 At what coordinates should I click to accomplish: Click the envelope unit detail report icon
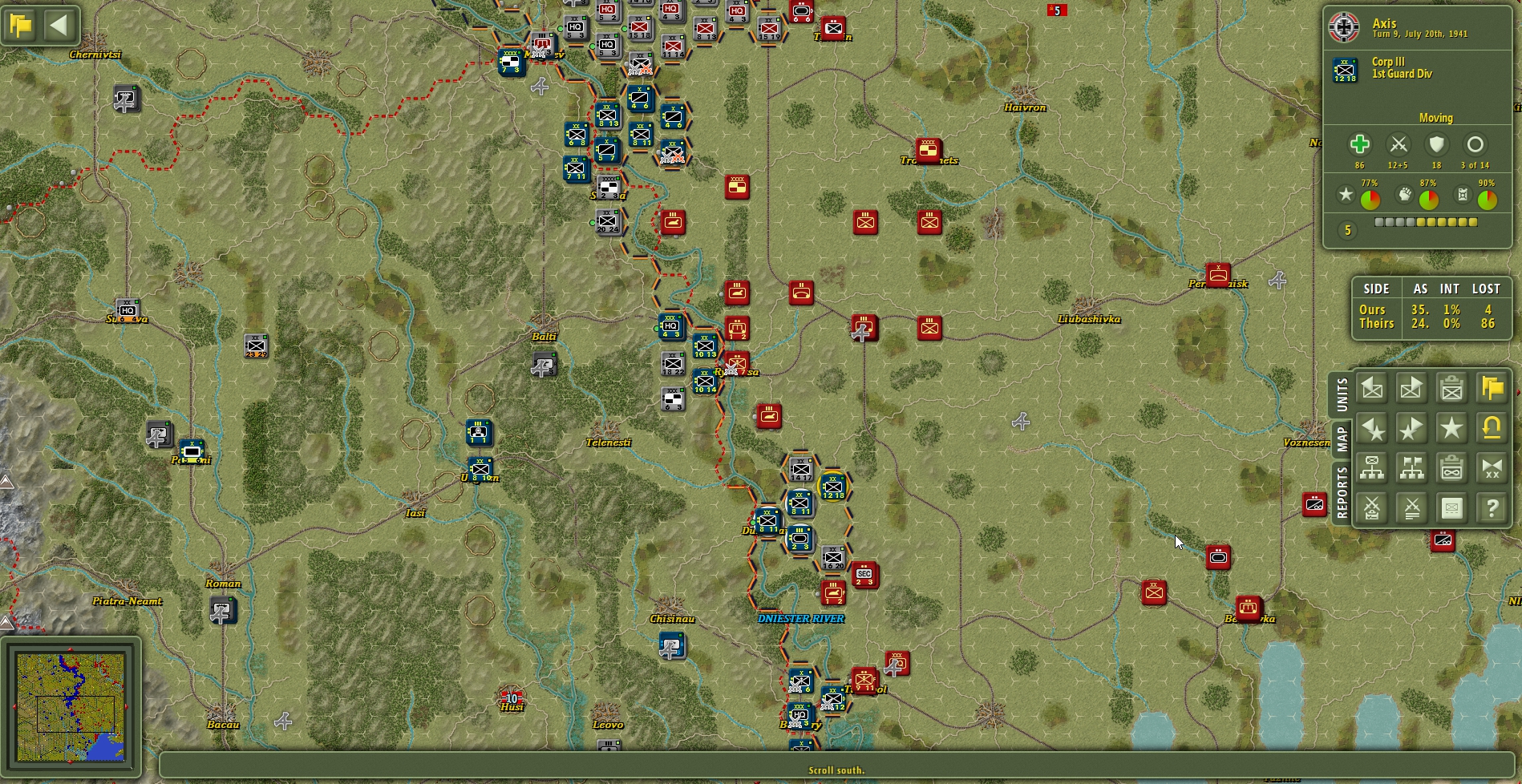(1451, 507)
